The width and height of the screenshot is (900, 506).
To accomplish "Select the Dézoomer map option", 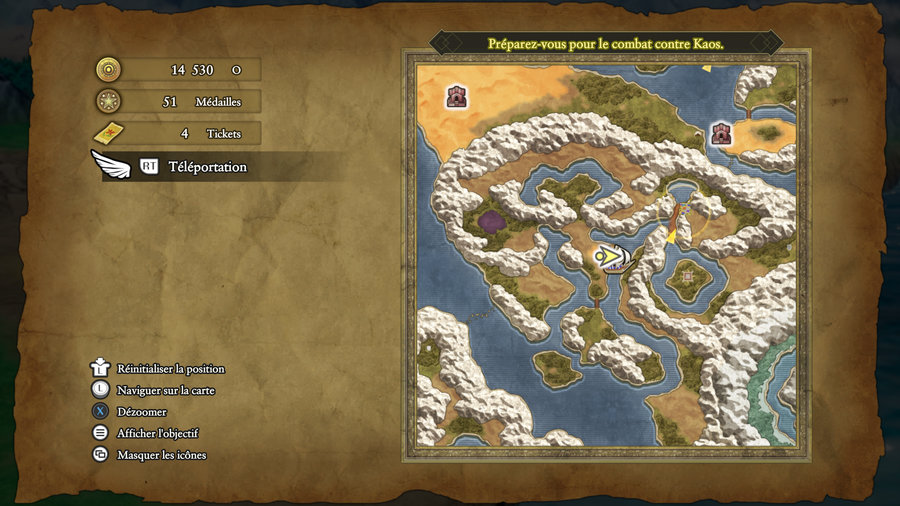I will click(141, 411).
